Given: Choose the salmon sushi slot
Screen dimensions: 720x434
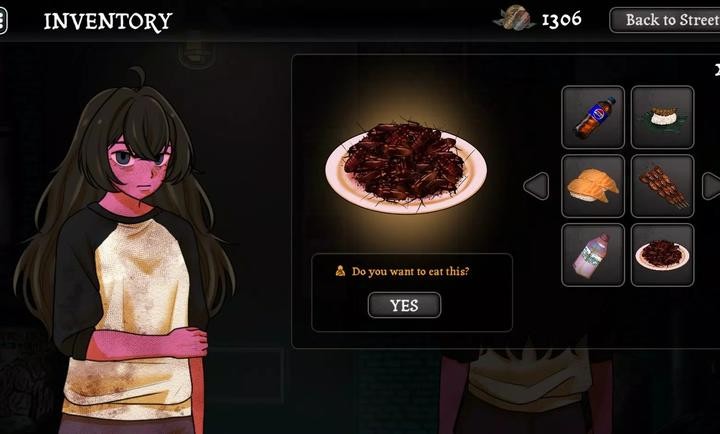Looking at the screenshot, I should [593, 186].
